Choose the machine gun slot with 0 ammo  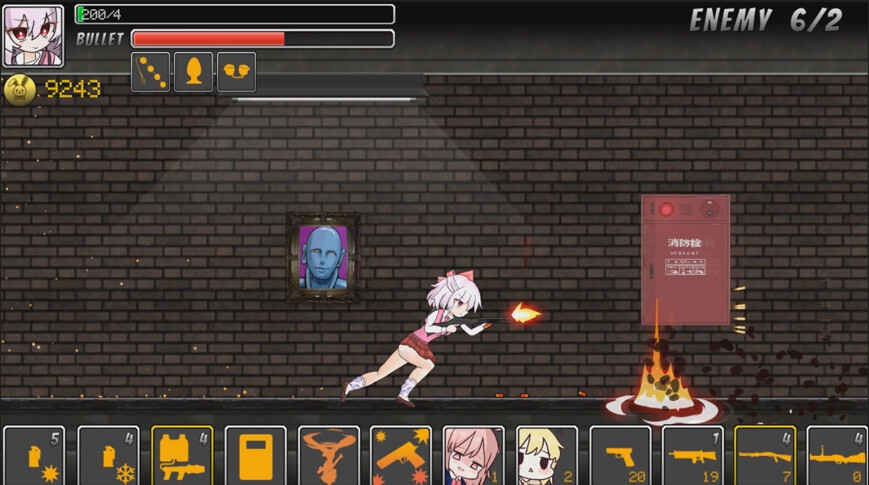(x=837, y=457)
